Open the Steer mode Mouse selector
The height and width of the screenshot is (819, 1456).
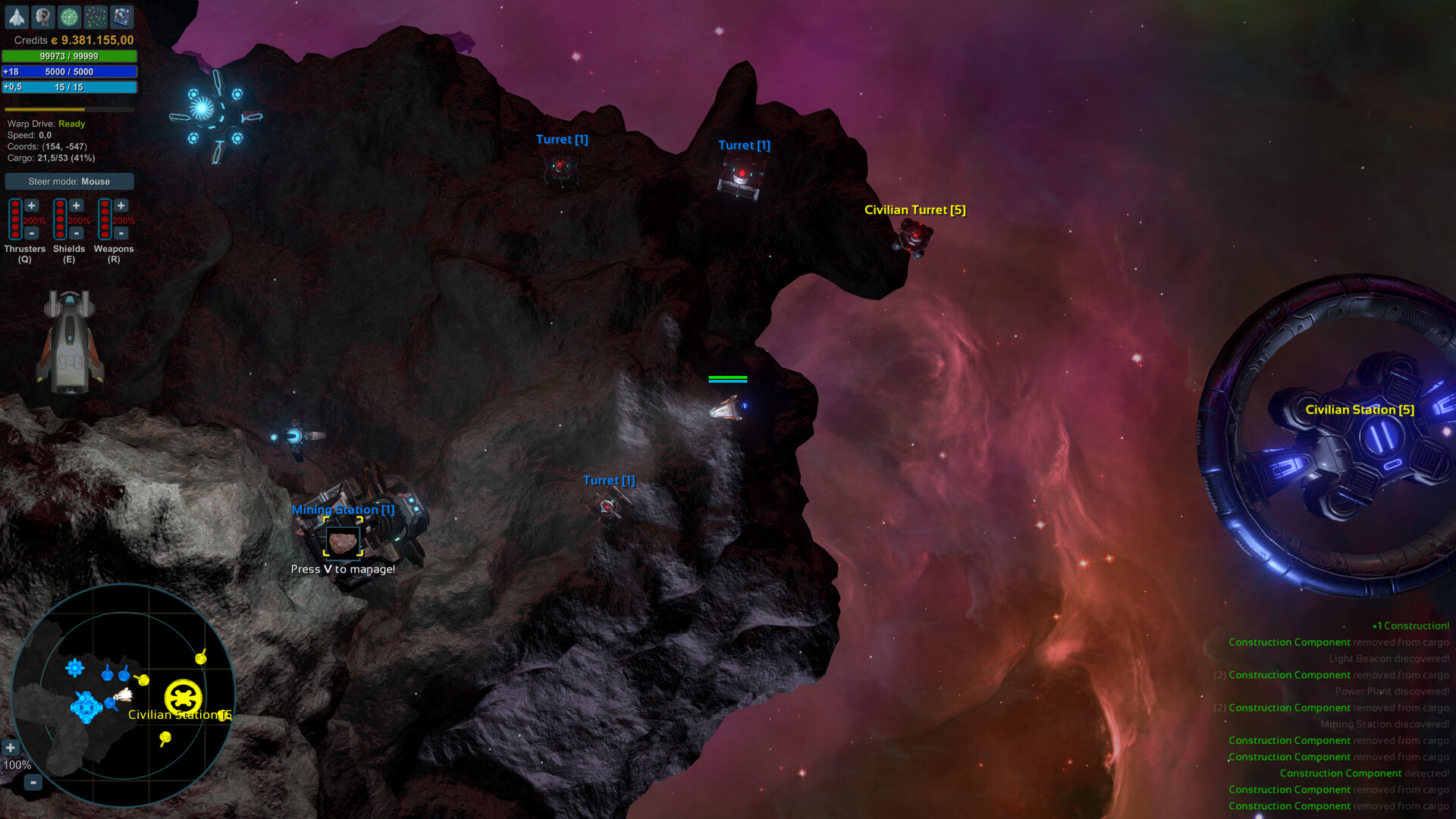click(x=69, y=181)
